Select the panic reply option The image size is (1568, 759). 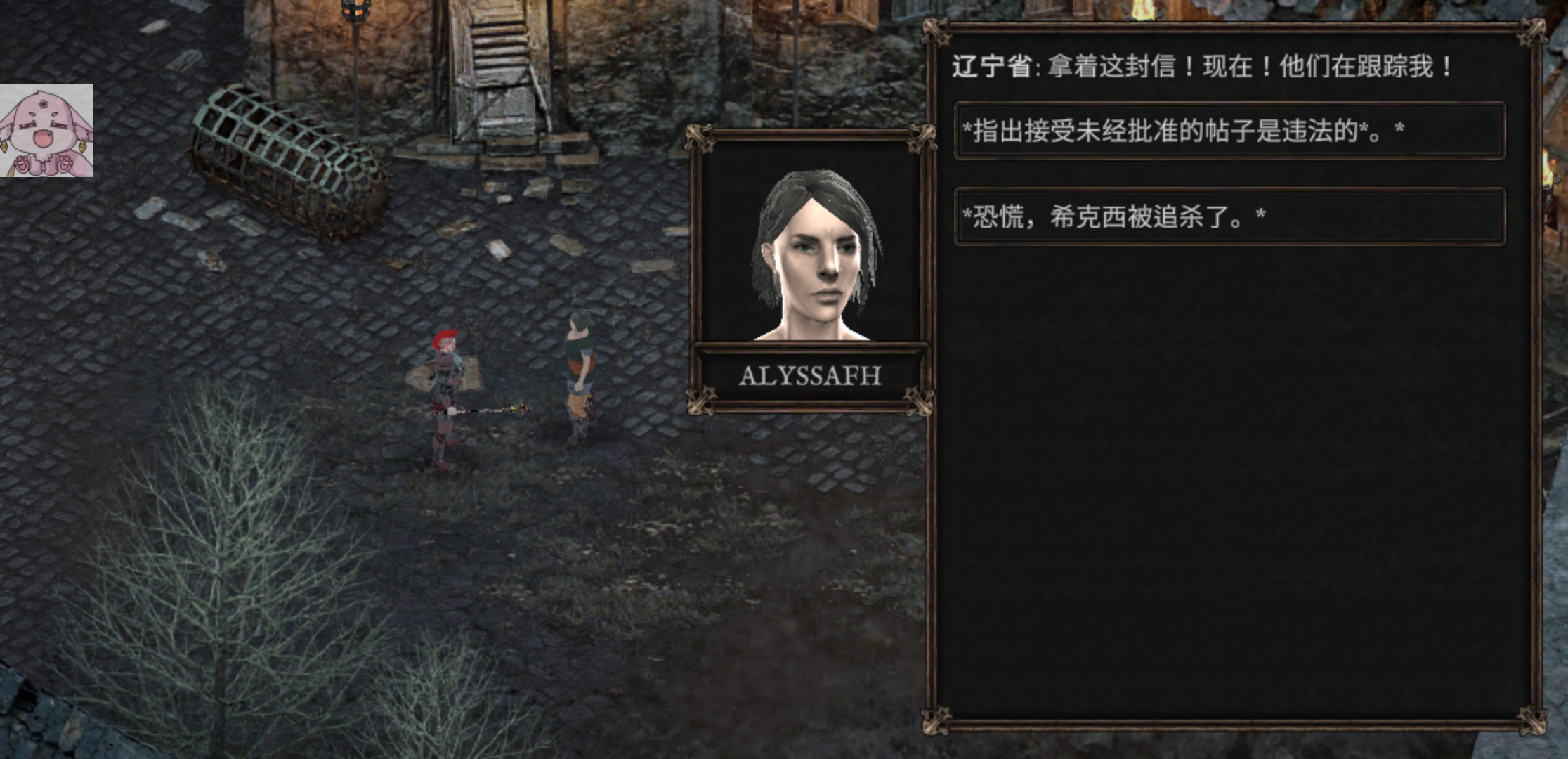point(1229,216)
